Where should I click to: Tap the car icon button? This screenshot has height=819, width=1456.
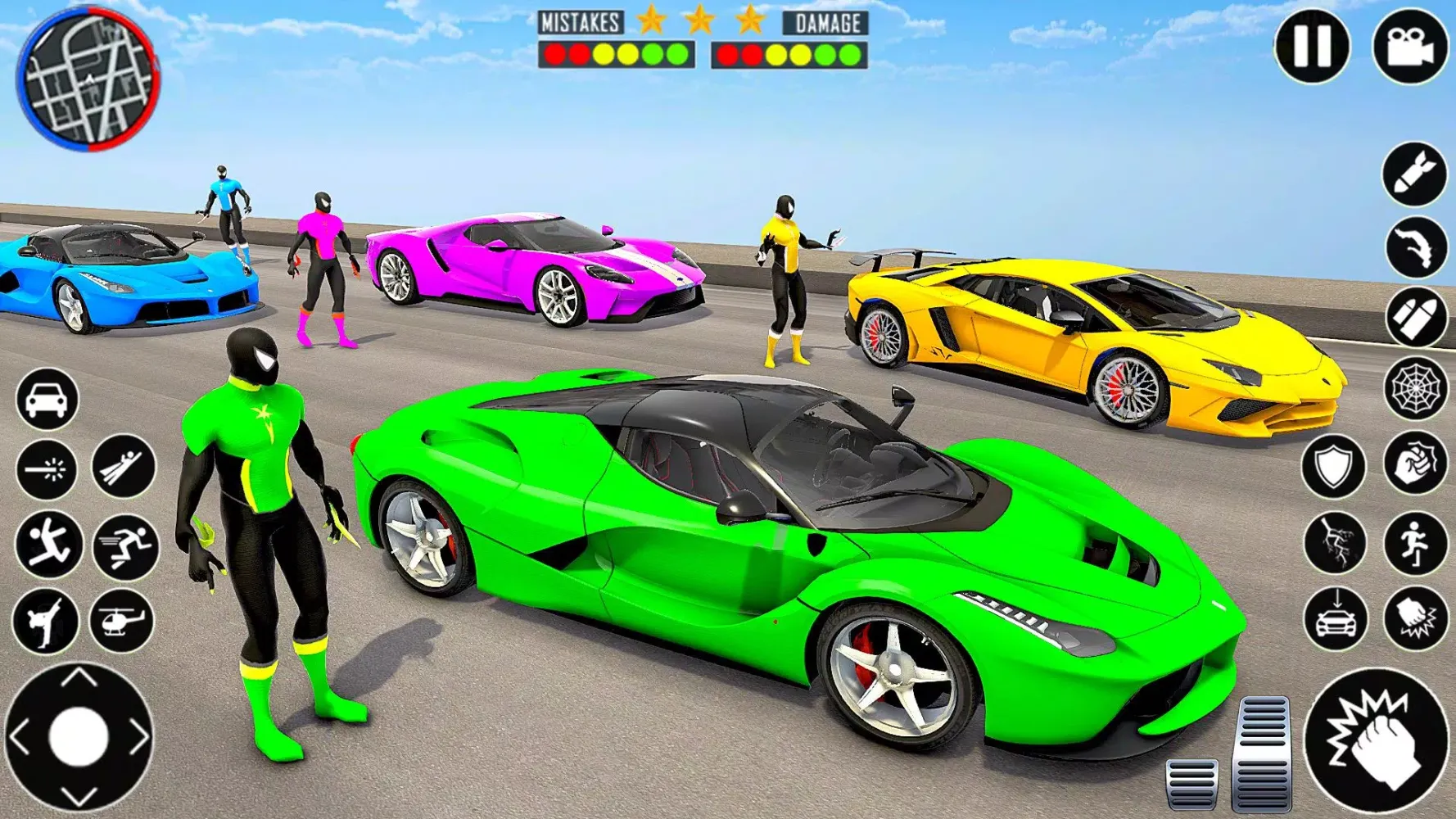click(x=47, y=400)
